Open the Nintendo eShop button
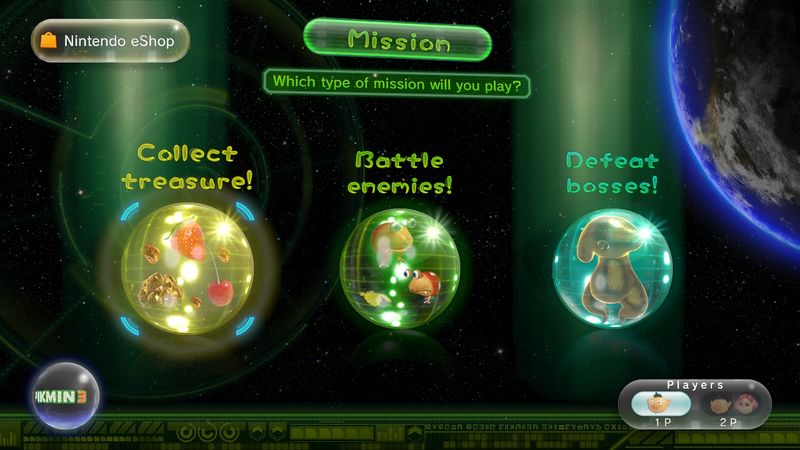Viewport: 800px width, 450px height. point(110,41)
